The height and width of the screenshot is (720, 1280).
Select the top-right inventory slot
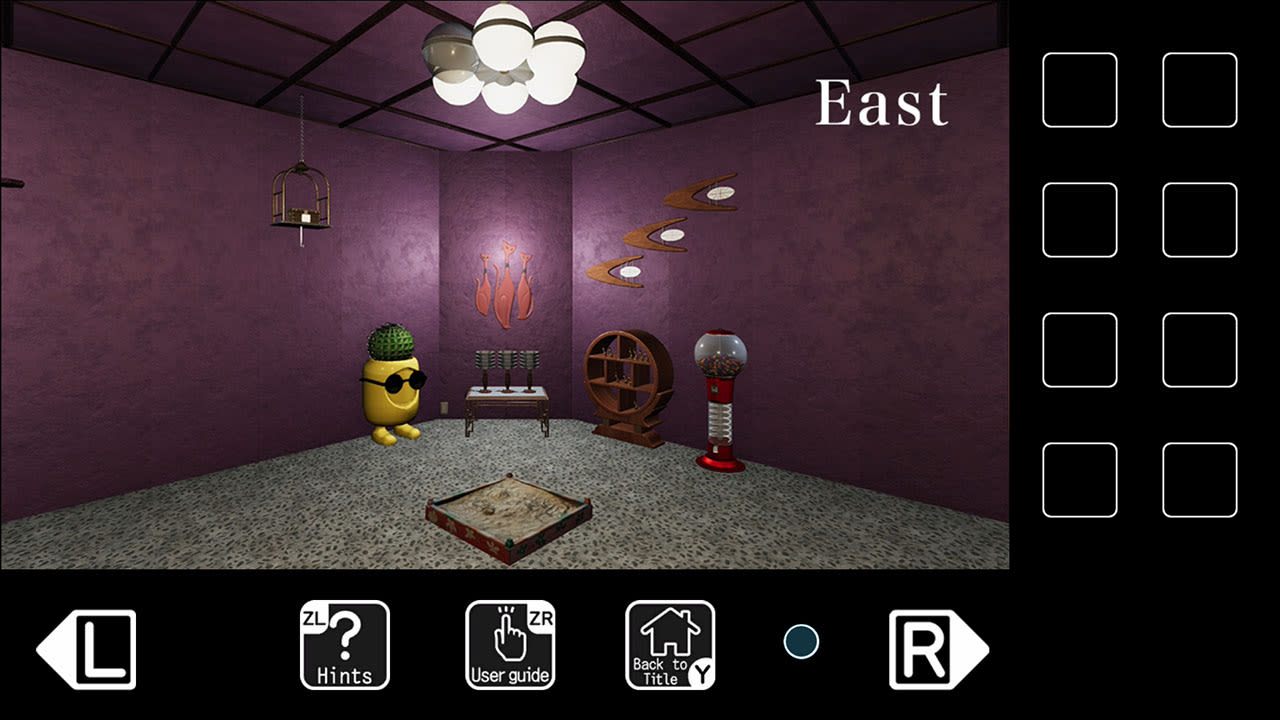click(x=1199, y=92)
